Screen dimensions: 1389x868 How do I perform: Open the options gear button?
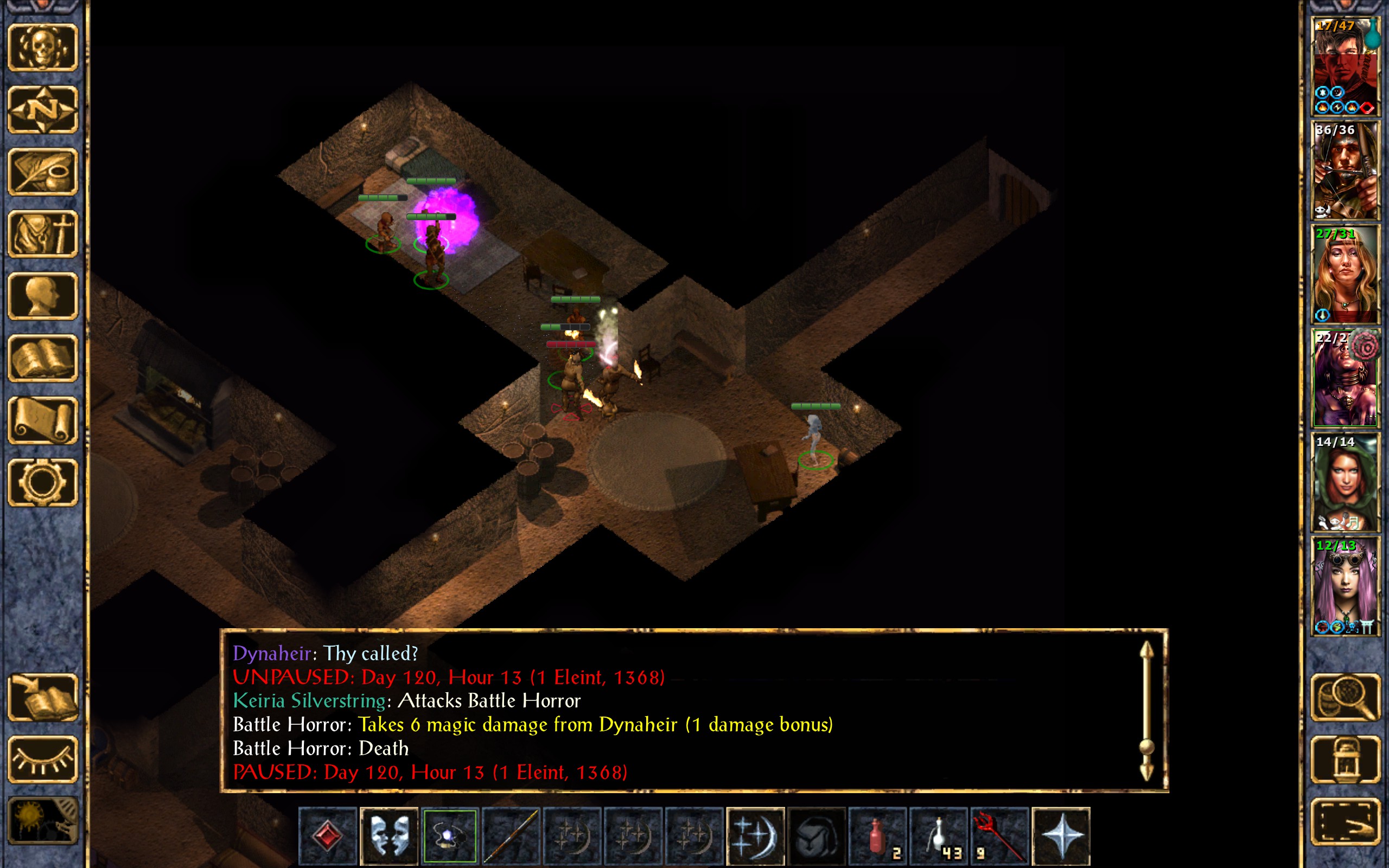(x=42, y=482)
